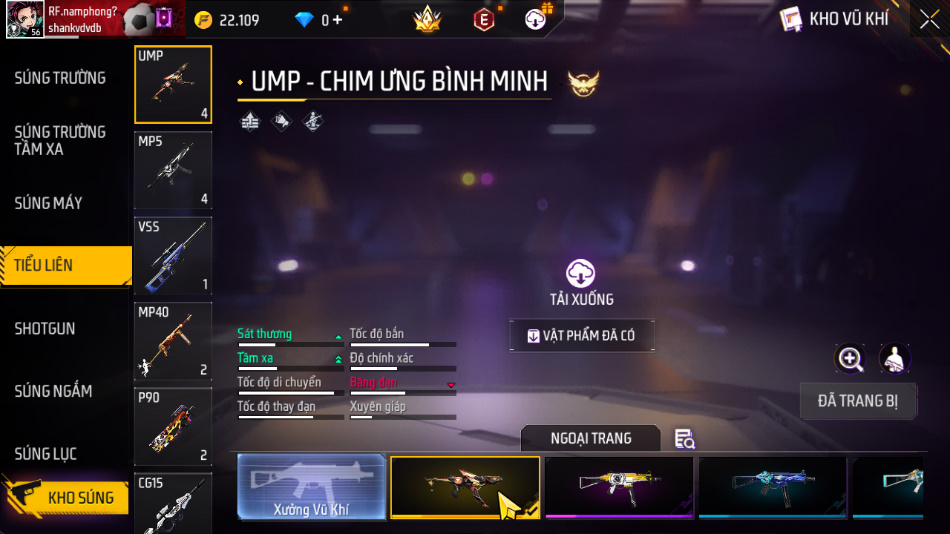Choose the VSS weapon tile
This screenshot has width=950, height=534.
173,255
